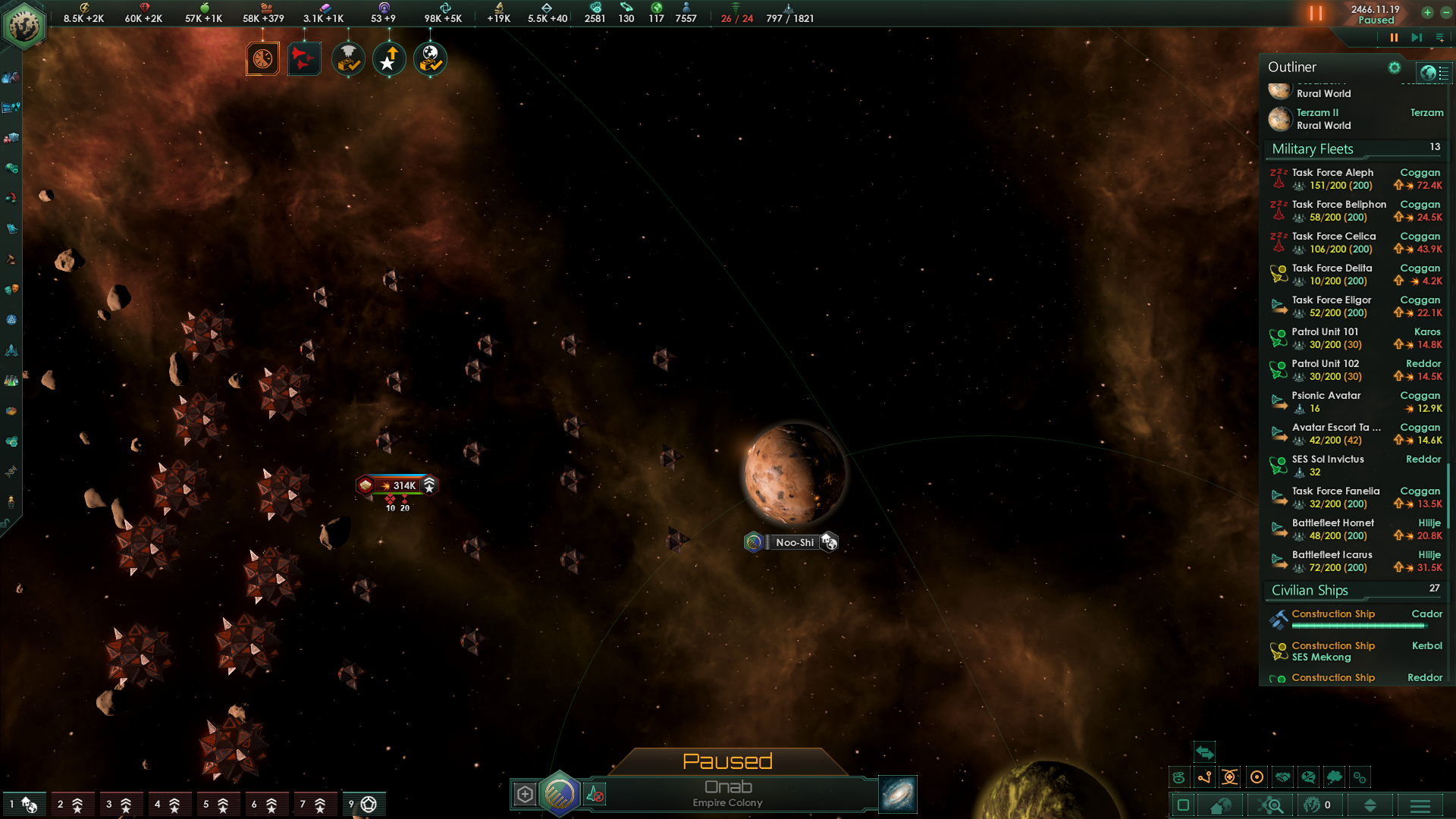Open the clock alert notification
The height and width of the screenshot is (819, 1456).
pos(262,59)
